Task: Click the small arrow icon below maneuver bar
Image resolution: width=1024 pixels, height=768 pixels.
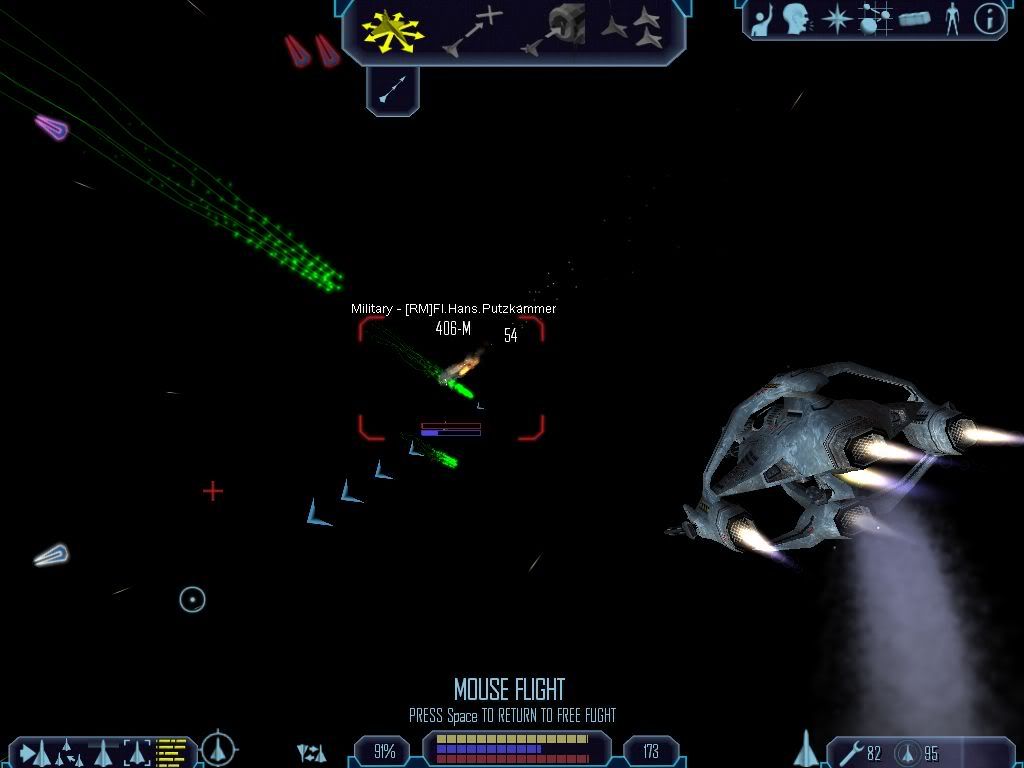Action: pos(393,91)
